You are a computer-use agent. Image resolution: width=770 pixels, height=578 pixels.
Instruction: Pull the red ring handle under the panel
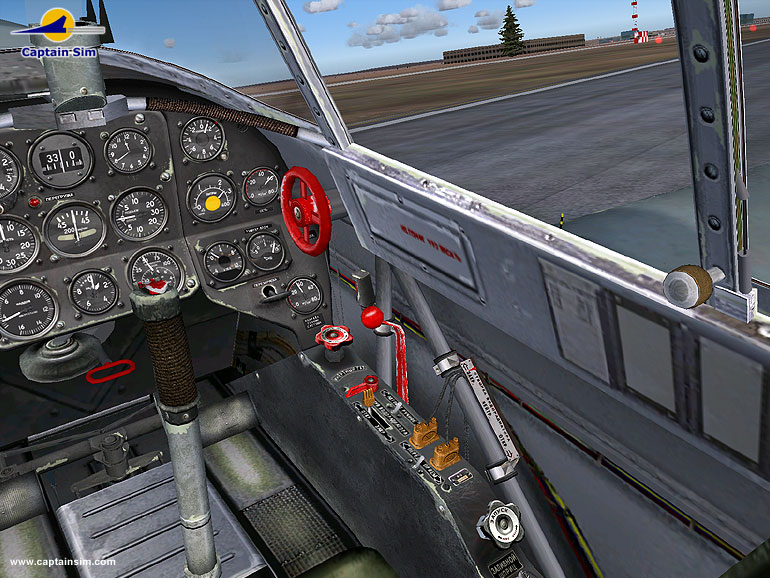pyautogui.click(x=110, y=371)
